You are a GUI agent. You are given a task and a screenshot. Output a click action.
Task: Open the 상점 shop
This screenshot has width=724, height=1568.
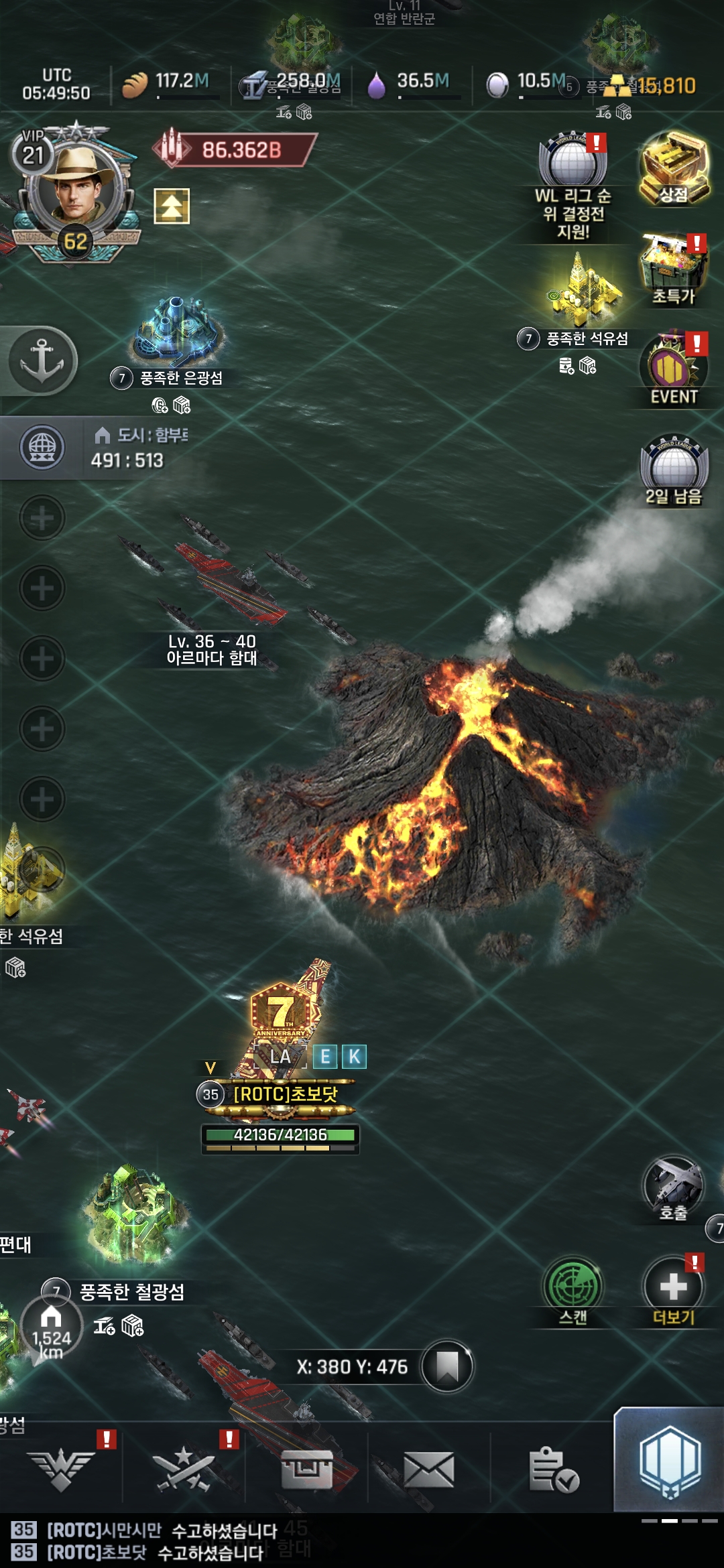[674, 168]
